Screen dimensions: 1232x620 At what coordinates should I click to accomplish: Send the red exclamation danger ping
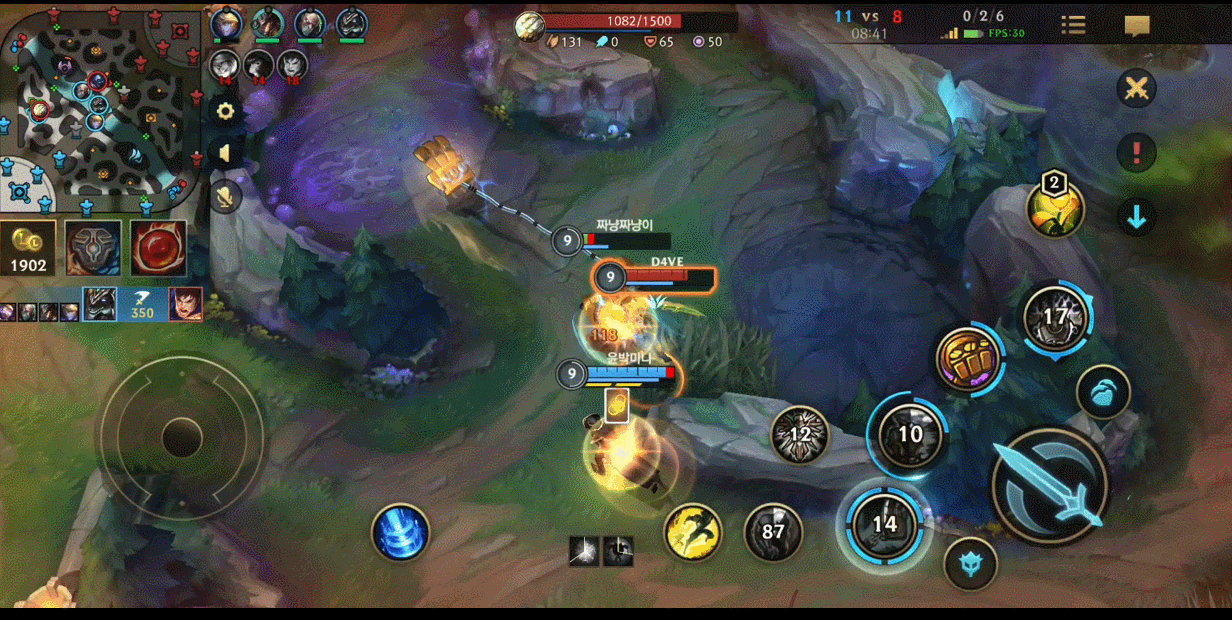pos(1136,153)
